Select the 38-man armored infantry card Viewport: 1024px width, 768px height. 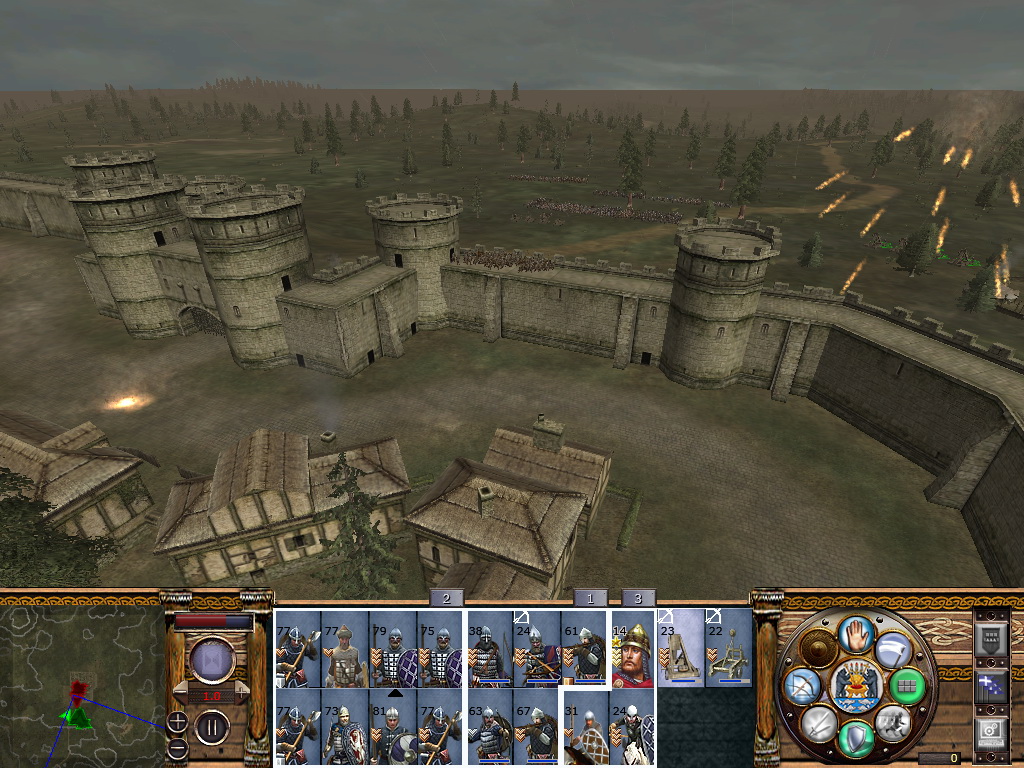pyautogui.click(x=490, y=650)
